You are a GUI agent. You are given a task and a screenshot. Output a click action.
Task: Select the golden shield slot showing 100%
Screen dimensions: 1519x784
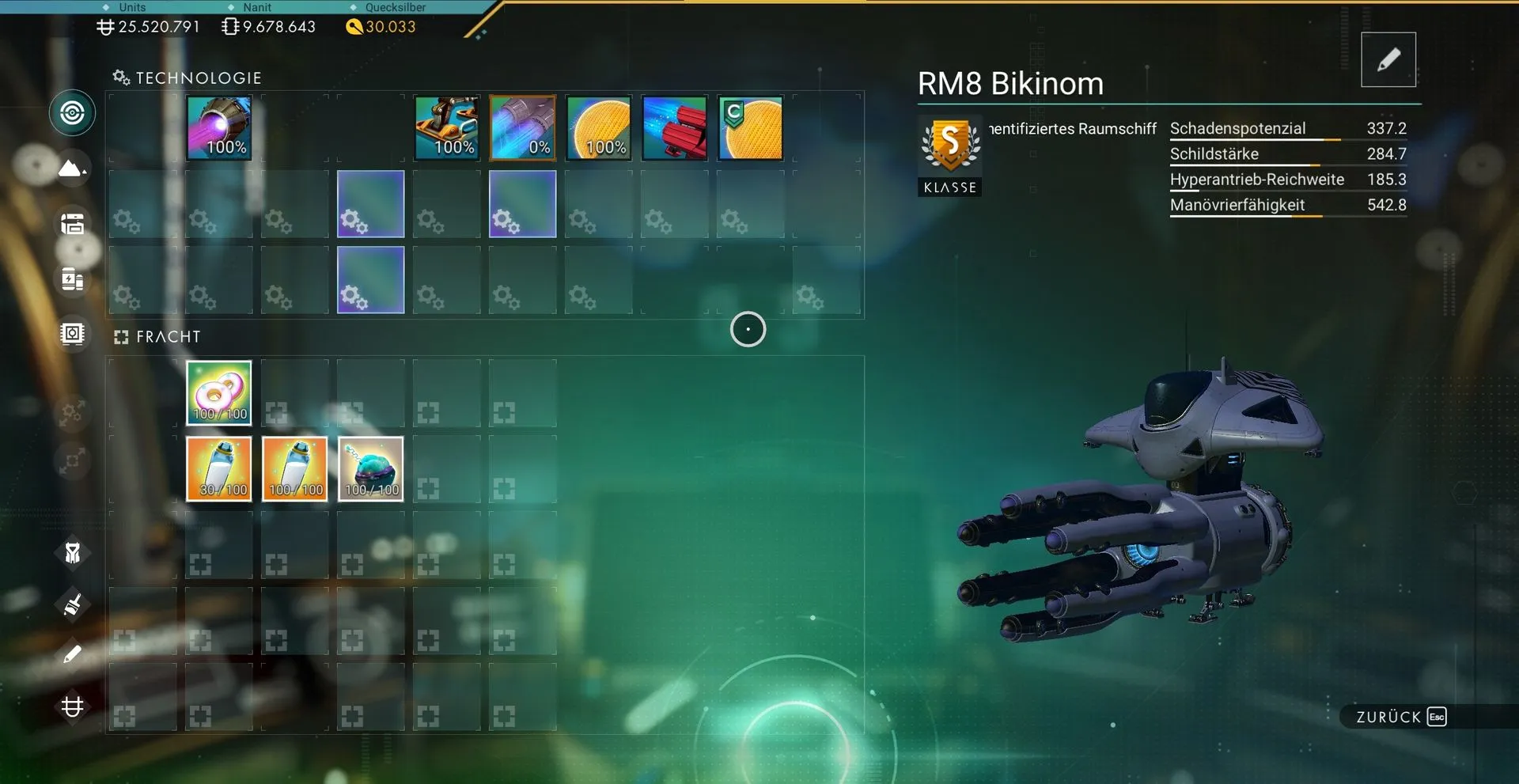pos(599,128)
